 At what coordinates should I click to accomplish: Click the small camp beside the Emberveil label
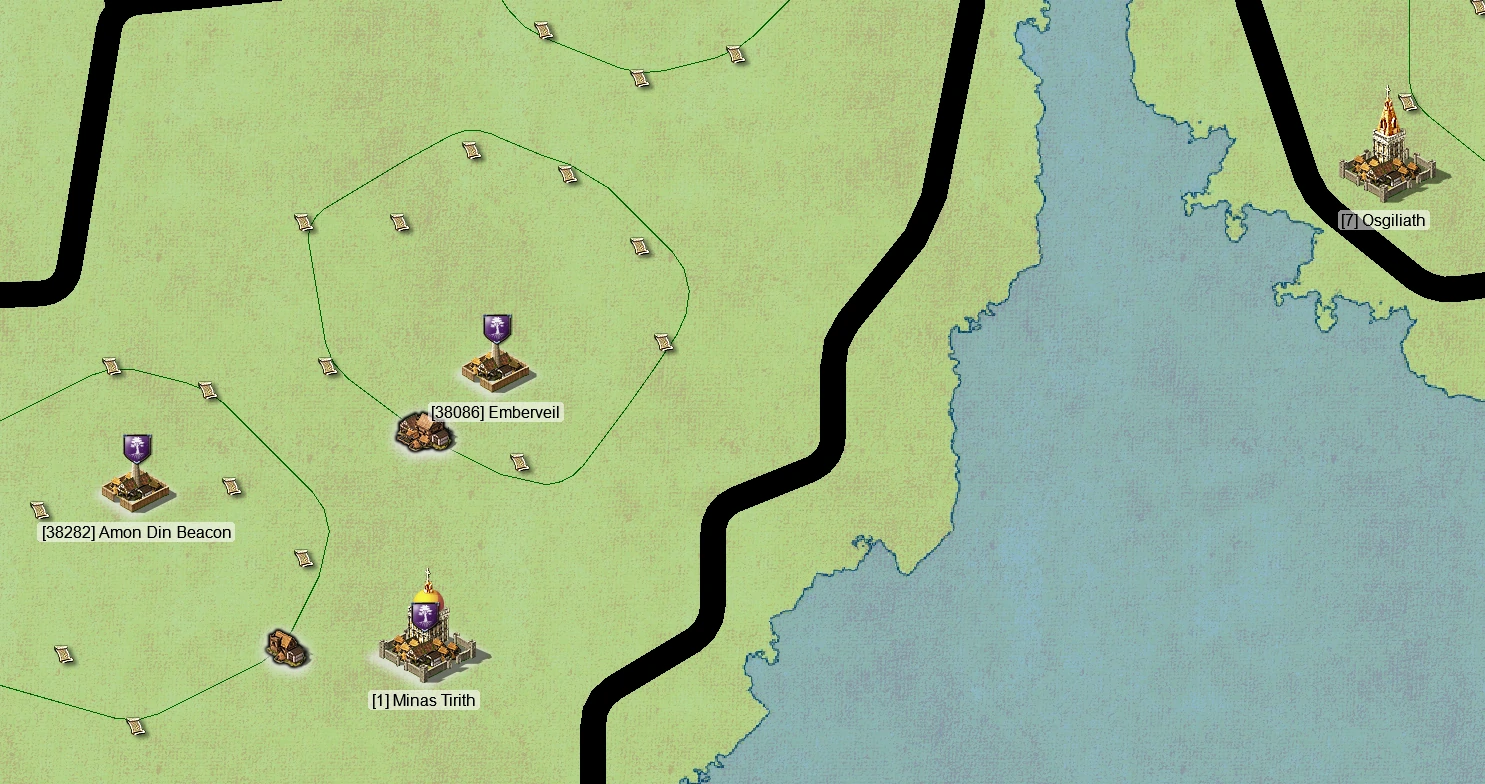tap(424, 432)
